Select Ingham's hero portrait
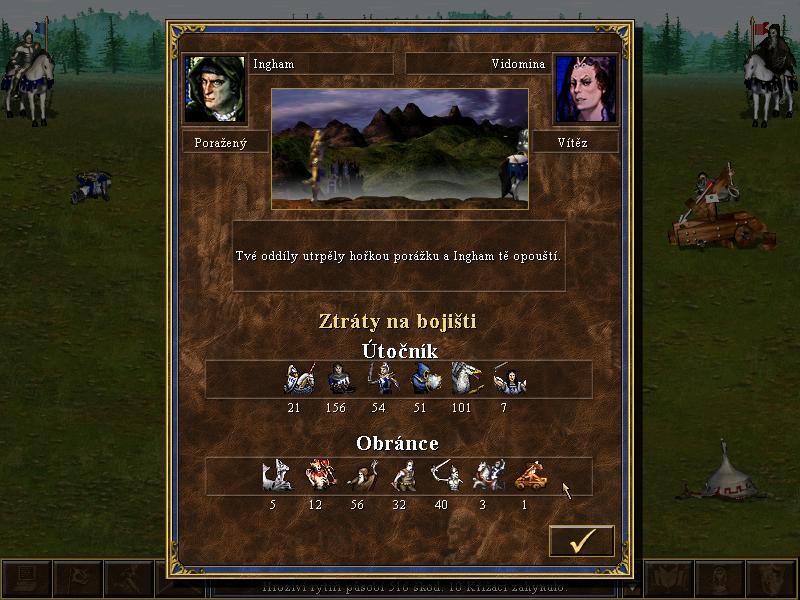The width and height of the screenshot is (800, 600). click(214, 89)
